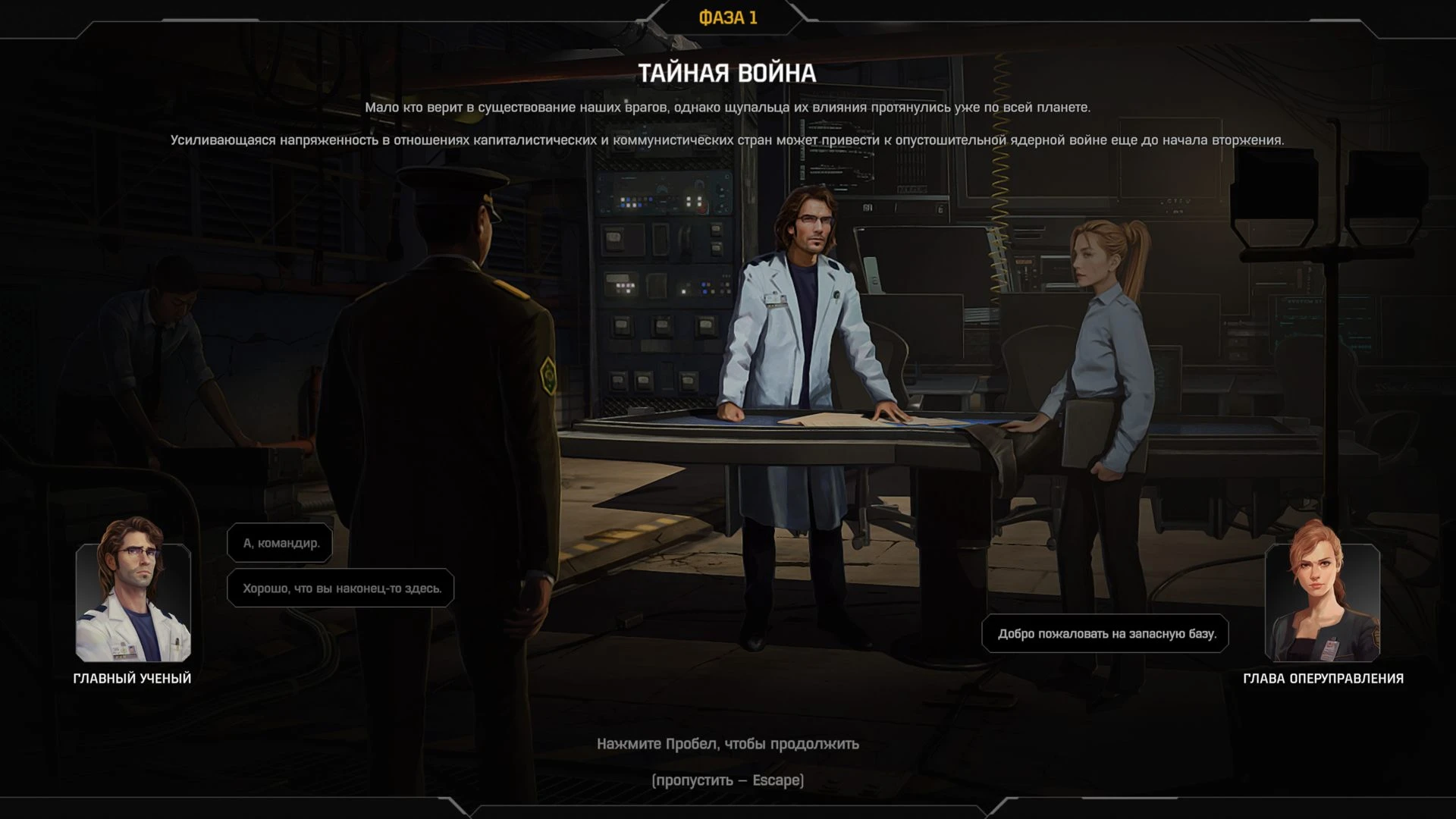Select the Главный ученый portrait
Viewport: 1456px width, 819px height.
pyautogui.click(x=133, y=594)
